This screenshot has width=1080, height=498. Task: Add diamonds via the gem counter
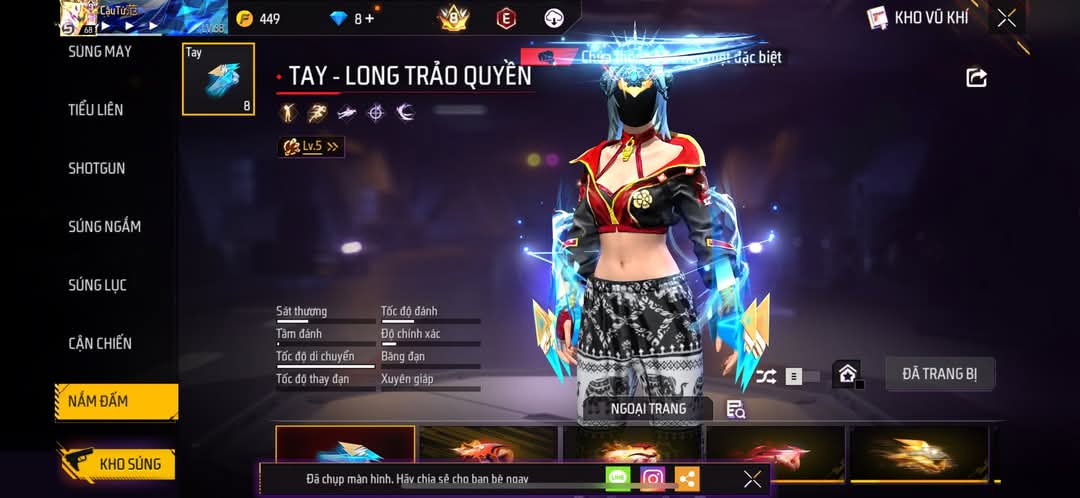click(352, 19)
